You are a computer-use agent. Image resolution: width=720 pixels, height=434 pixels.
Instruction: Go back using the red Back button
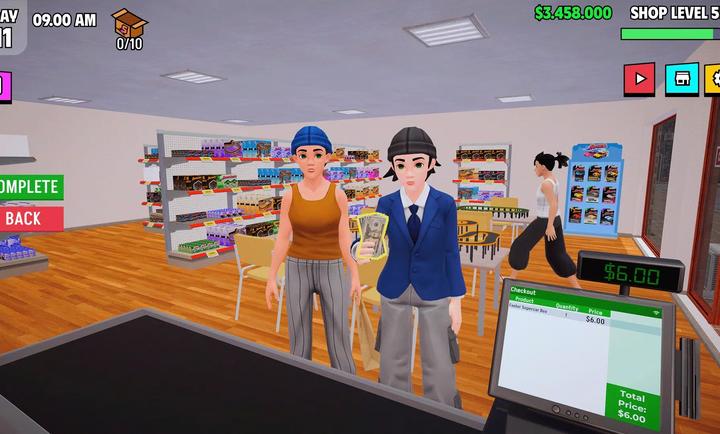27,218
